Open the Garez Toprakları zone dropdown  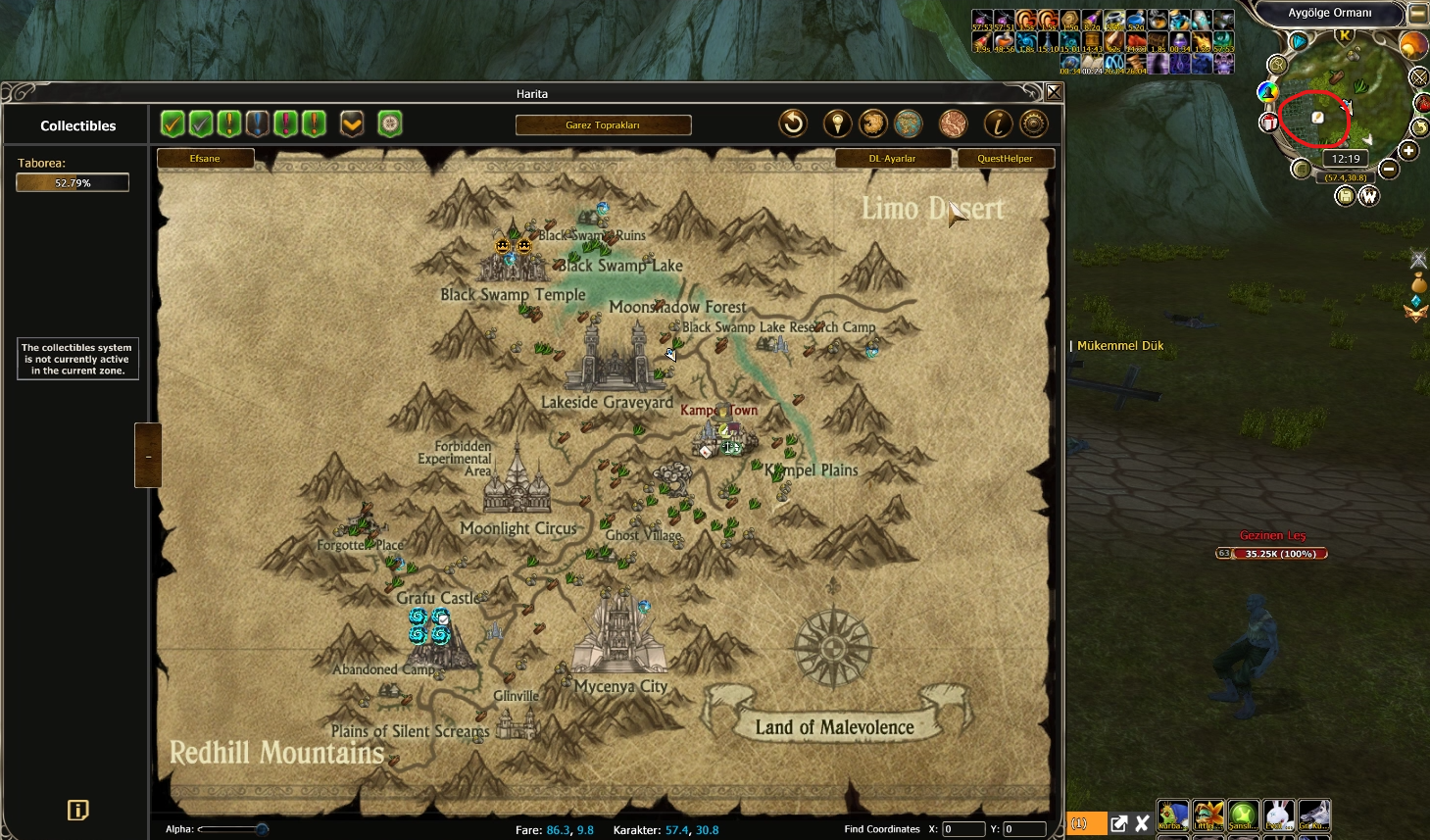pos(603,125)
